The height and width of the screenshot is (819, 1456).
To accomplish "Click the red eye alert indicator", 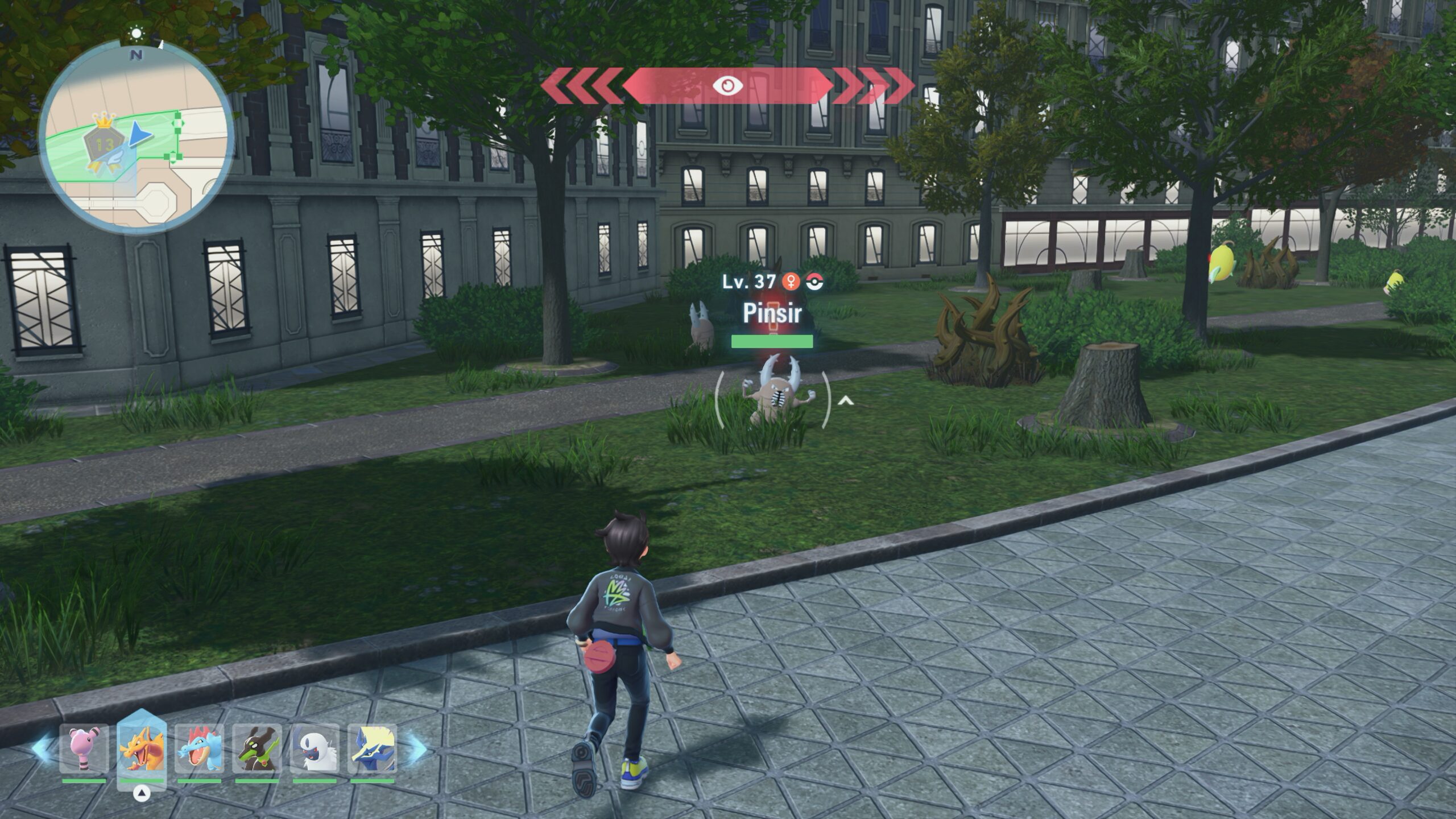I will [727, 86].
